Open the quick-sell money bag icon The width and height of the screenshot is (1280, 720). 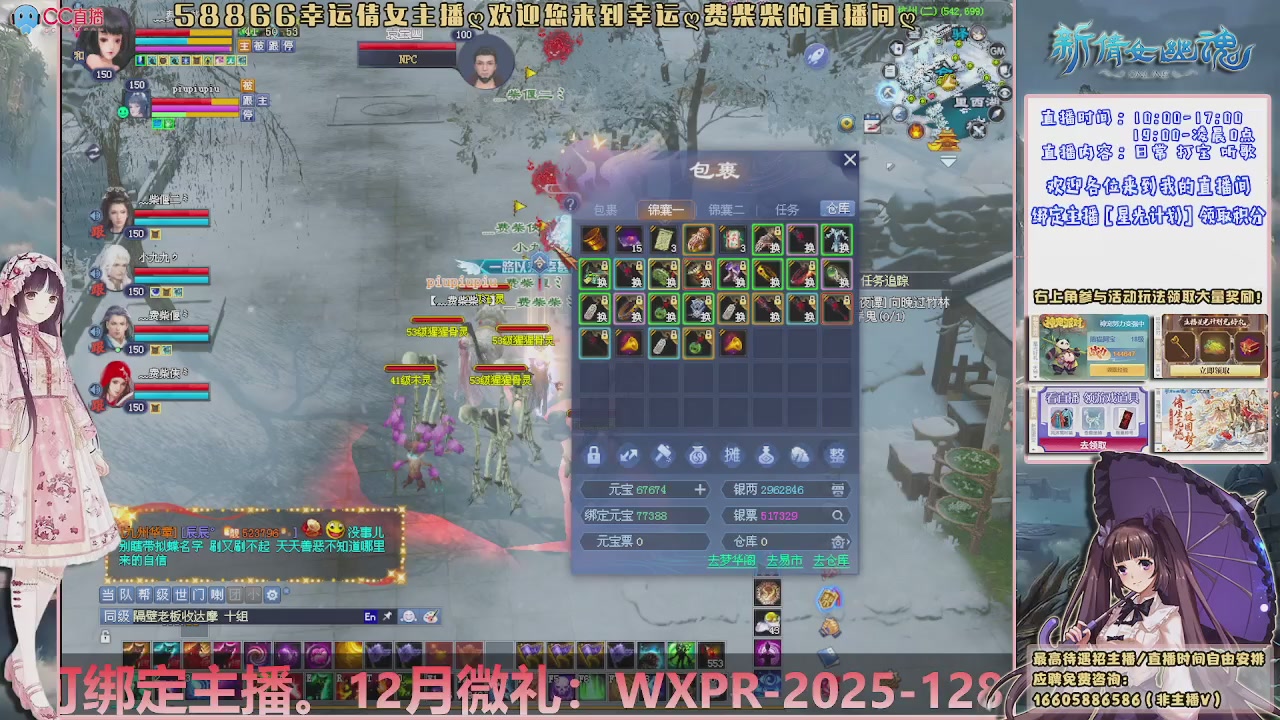tap(696, 456)
